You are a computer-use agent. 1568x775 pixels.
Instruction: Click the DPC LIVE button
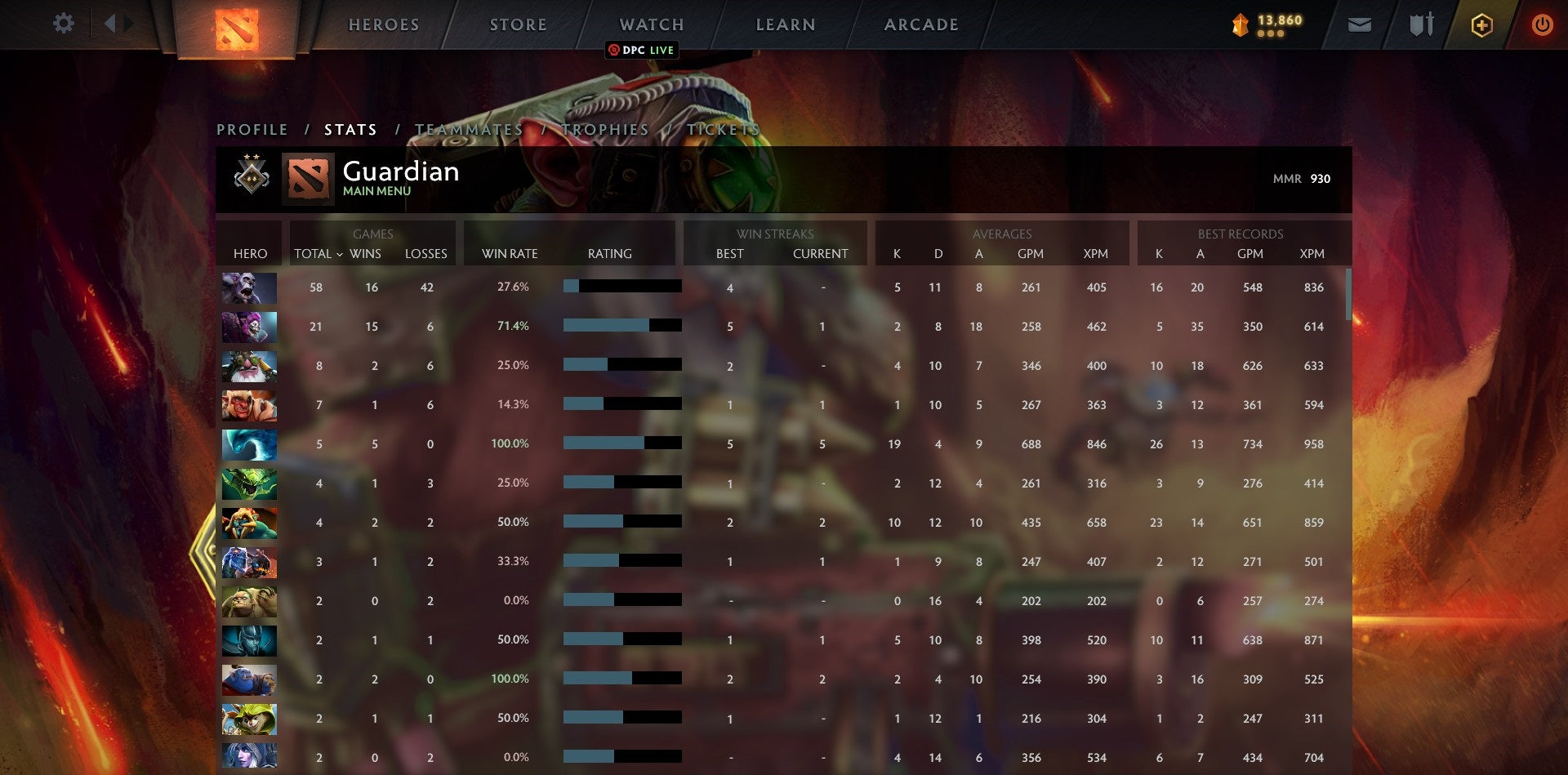click(642, 50)
